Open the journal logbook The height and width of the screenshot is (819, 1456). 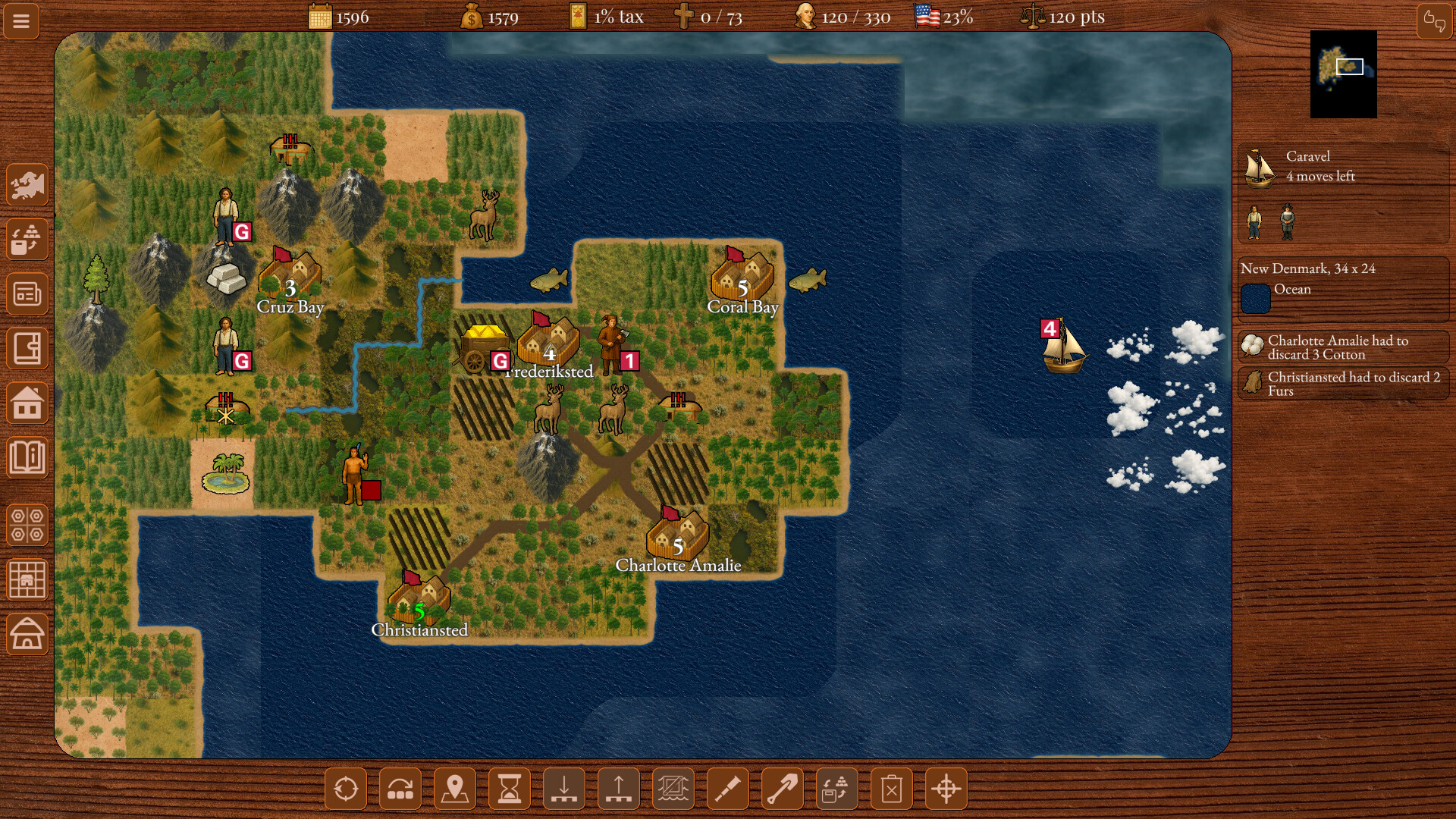pos(27,348)
